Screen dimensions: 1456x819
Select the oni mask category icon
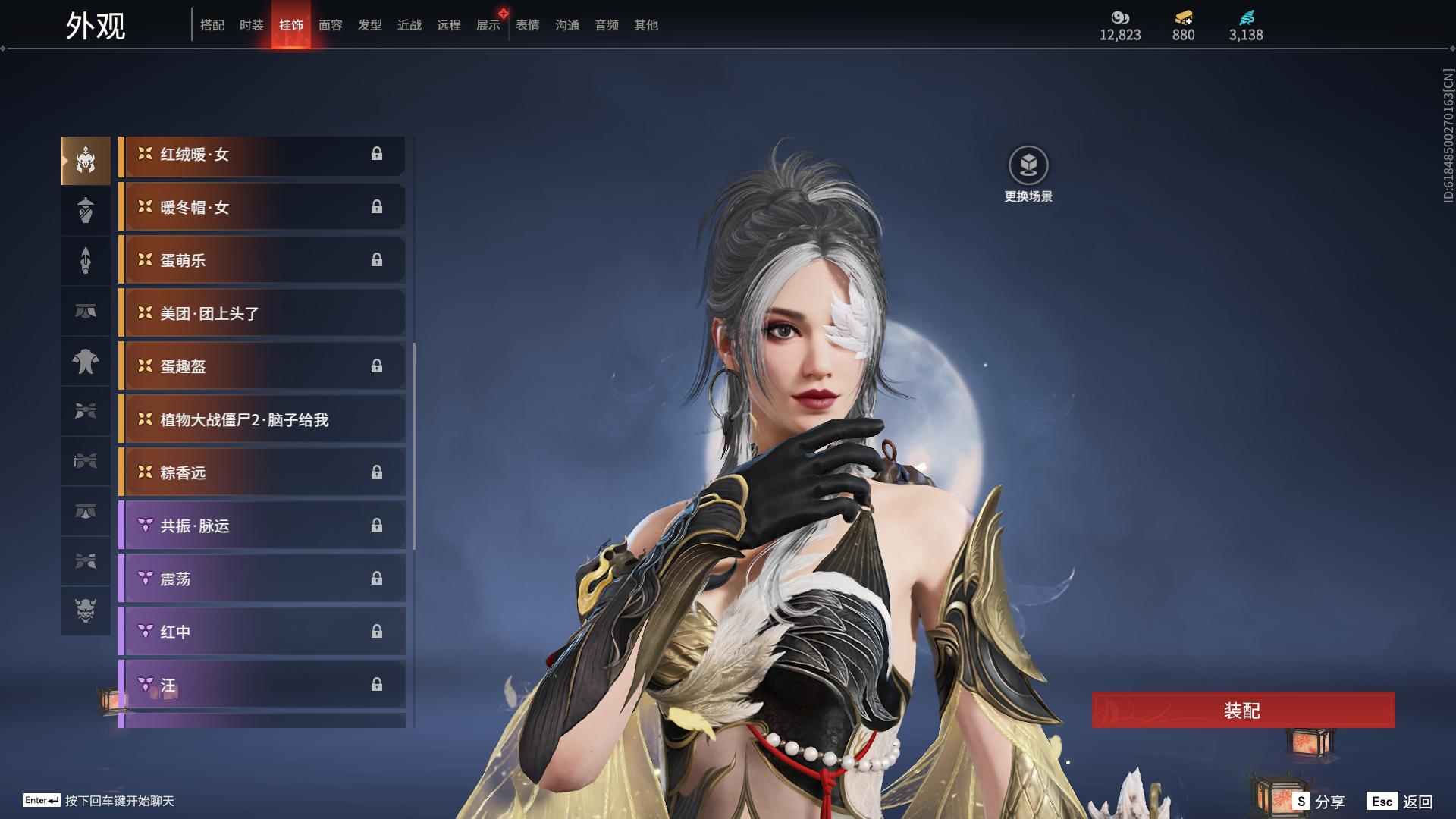(86, 610)
